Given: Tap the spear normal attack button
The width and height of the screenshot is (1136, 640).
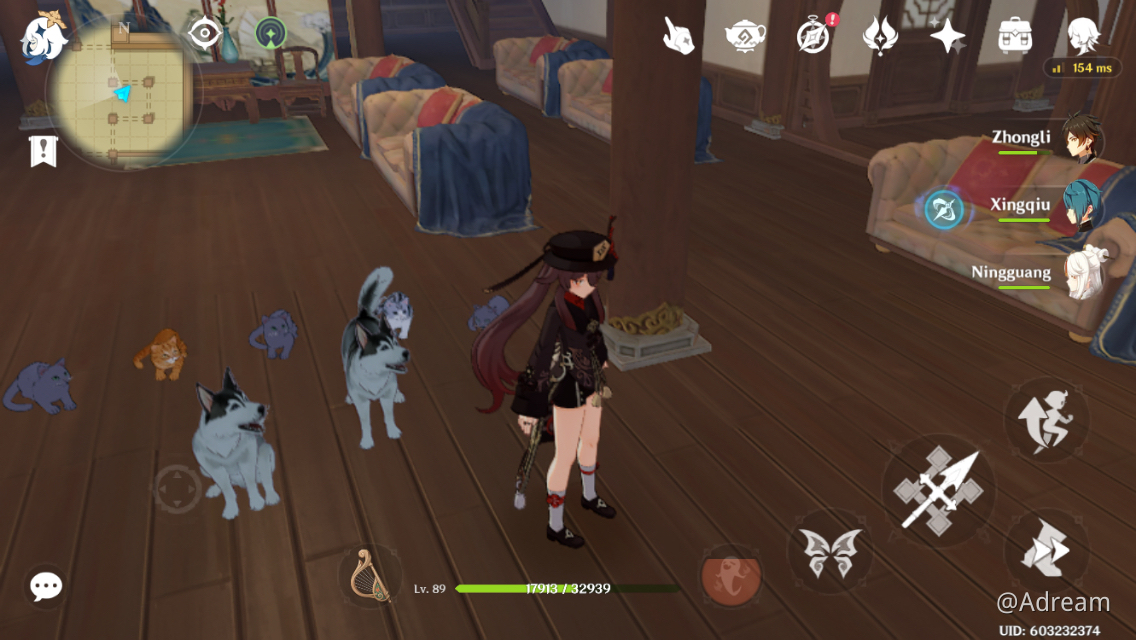Looking at the screenshot, I should (x=938, y=490).
